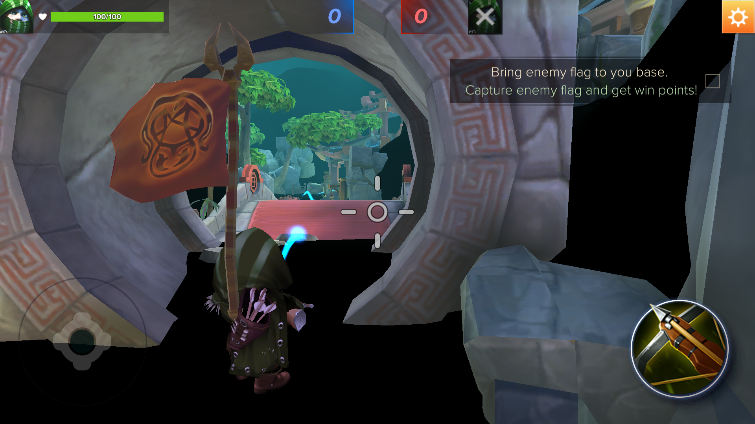Click the hooded player avatar portrait
This screenshot has width=755, height=424.
[x=16, y=16]
